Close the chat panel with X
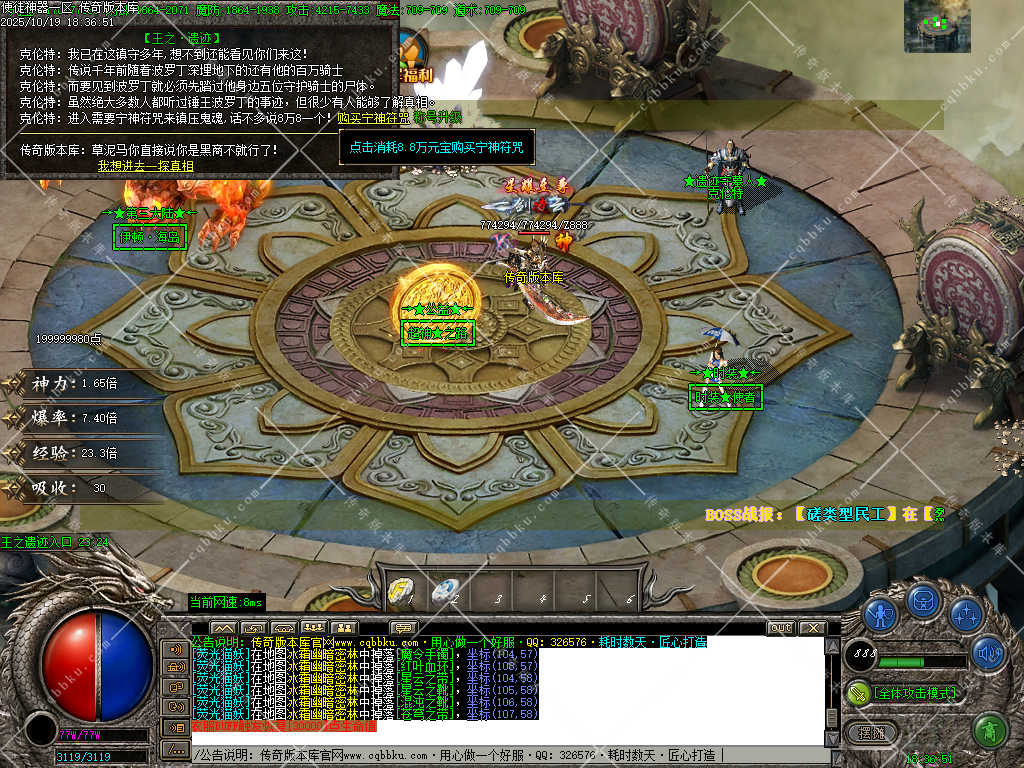The image size is (1024, 768). click(x=811, y=628)
